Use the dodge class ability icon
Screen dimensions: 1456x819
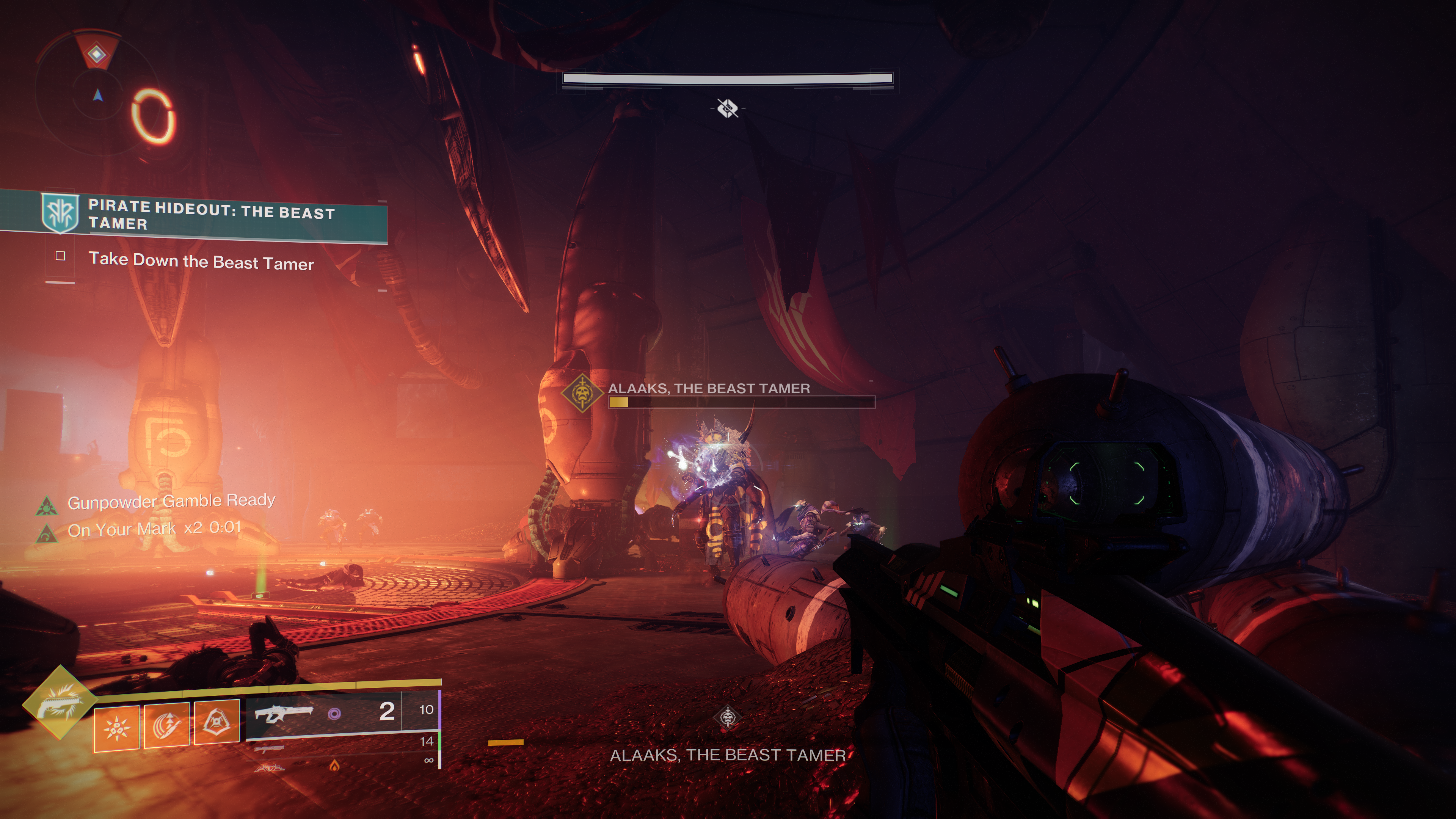click(217, 722)
